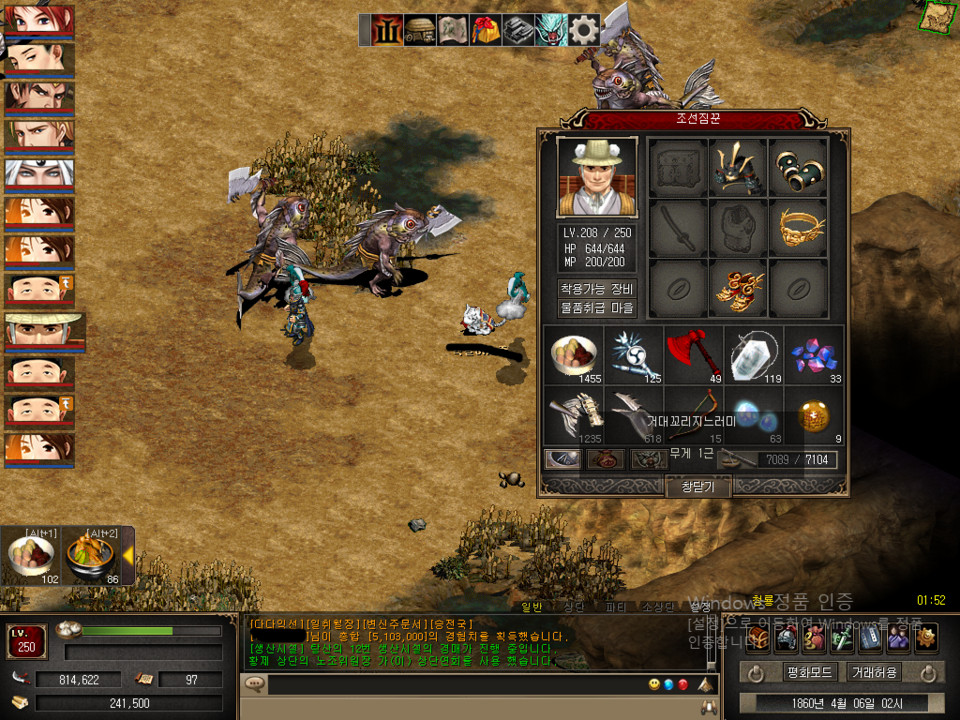Switch to the 일반 chat tab
Screen dimensions: 960x720
pyautogui.click(x=532, y=607)
